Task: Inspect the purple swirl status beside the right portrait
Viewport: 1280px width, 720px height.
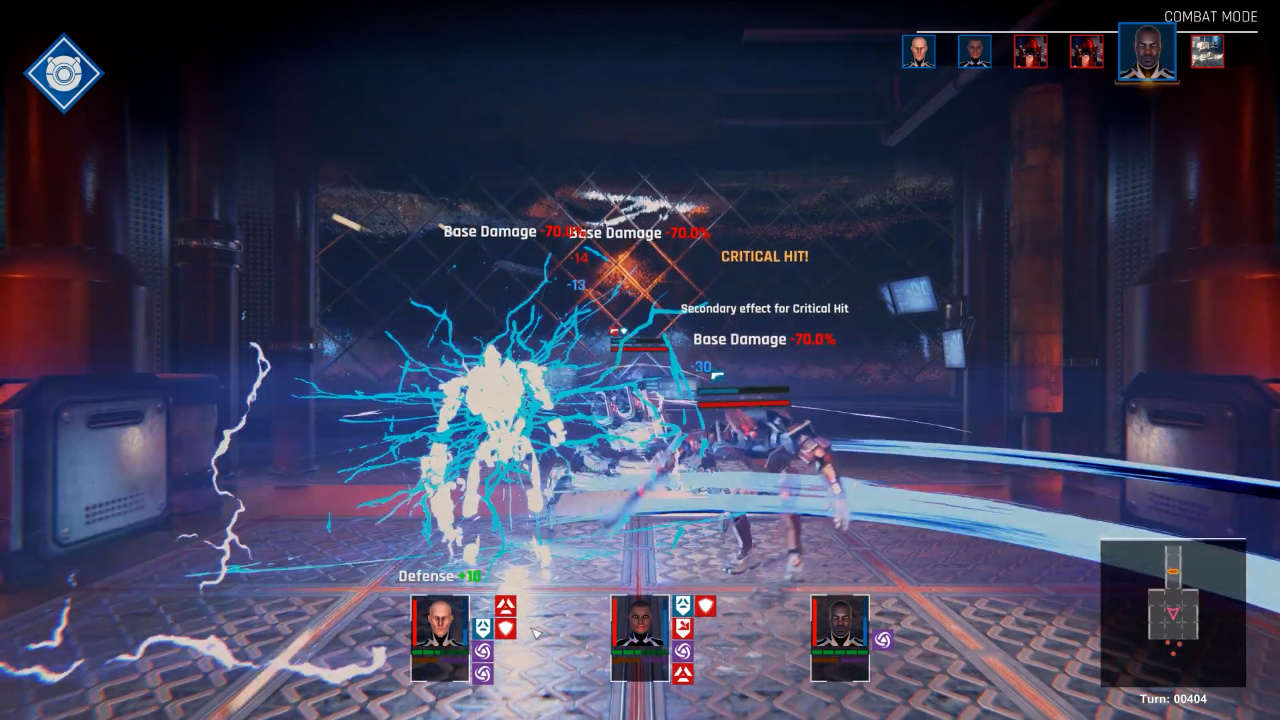Action: (x=883, y=640)
